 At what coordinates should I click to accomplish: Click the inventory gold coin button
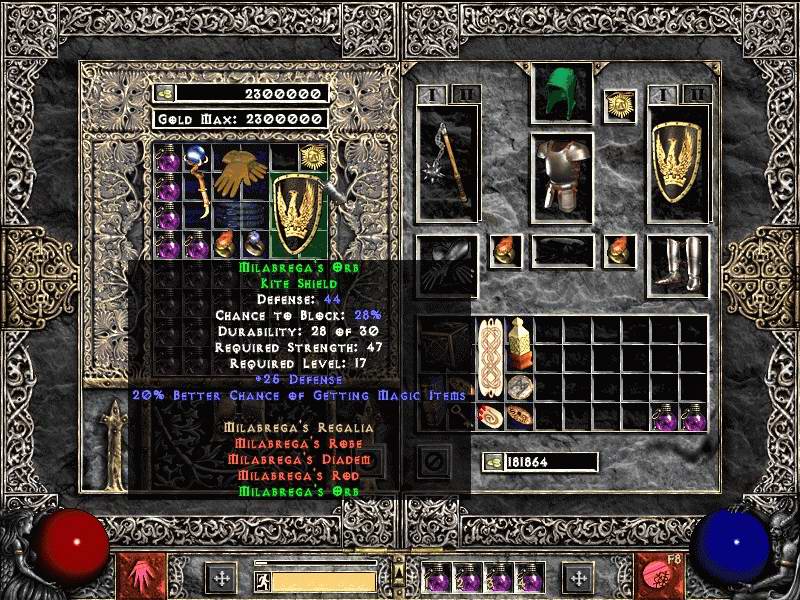pos(495,462)
